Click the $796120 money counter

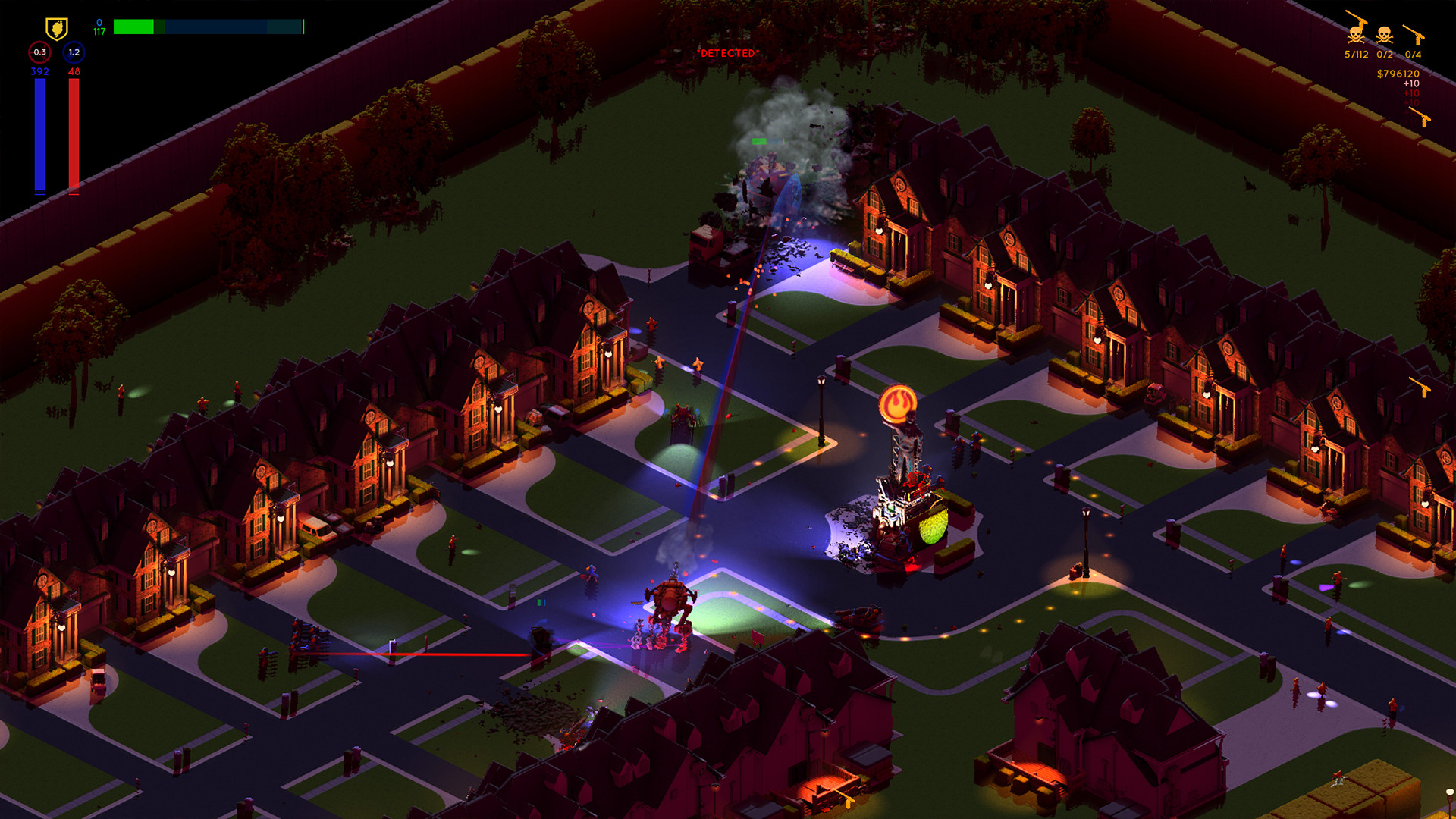click(1398, 74)
